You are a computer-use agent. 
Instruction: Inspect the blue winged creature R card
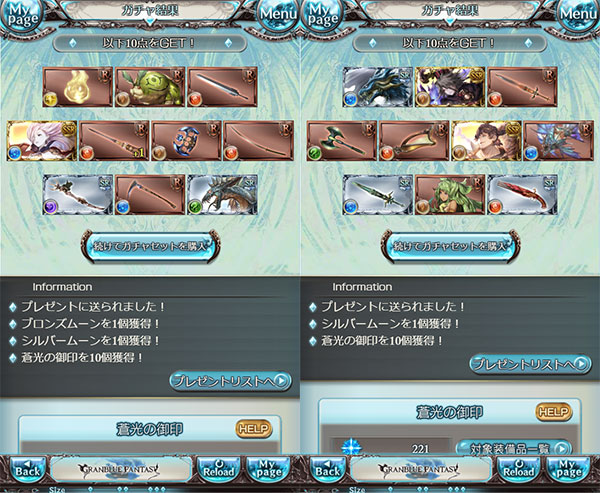(558, 141)
